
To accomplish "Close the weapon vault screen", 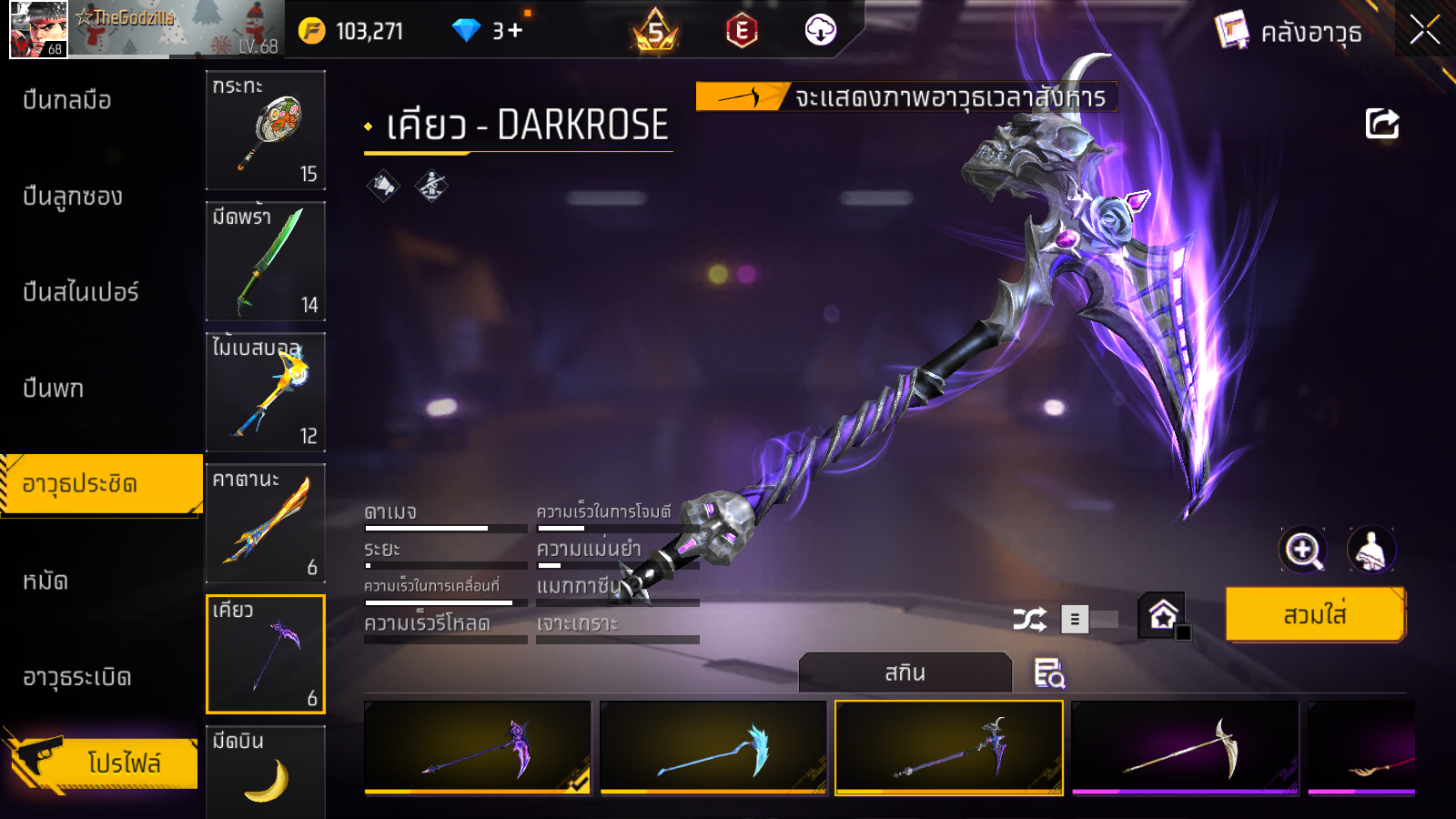I will tap(1424, 30).
